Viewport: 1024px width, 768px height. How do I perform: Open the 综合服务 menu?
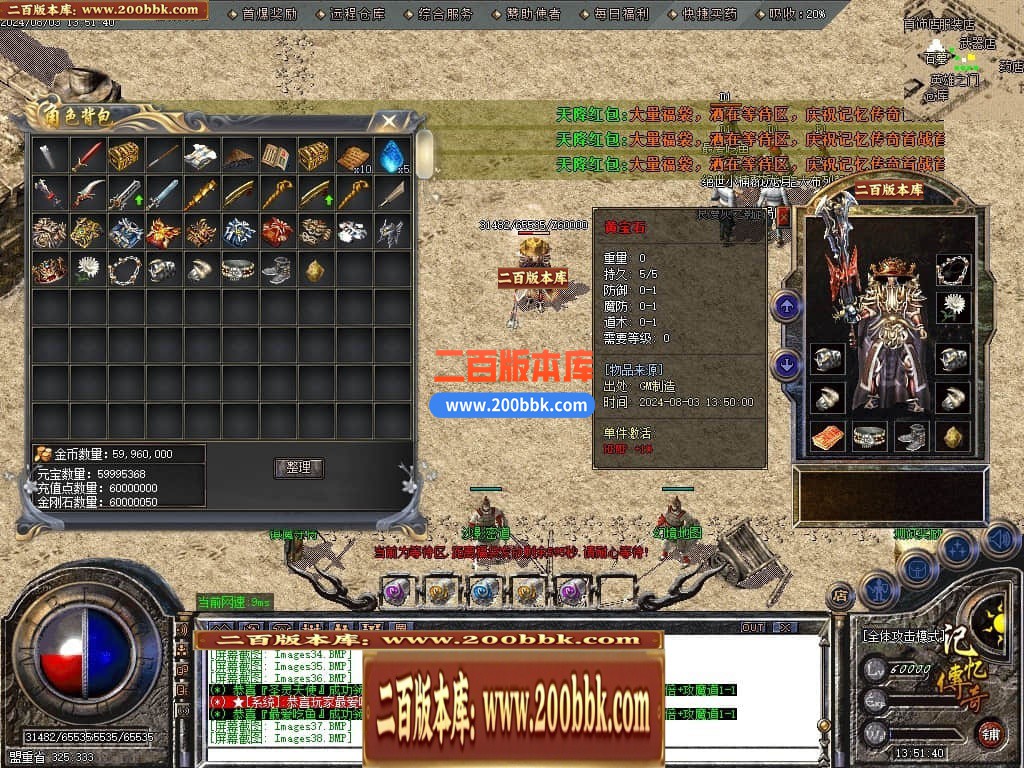coord(445,14)
